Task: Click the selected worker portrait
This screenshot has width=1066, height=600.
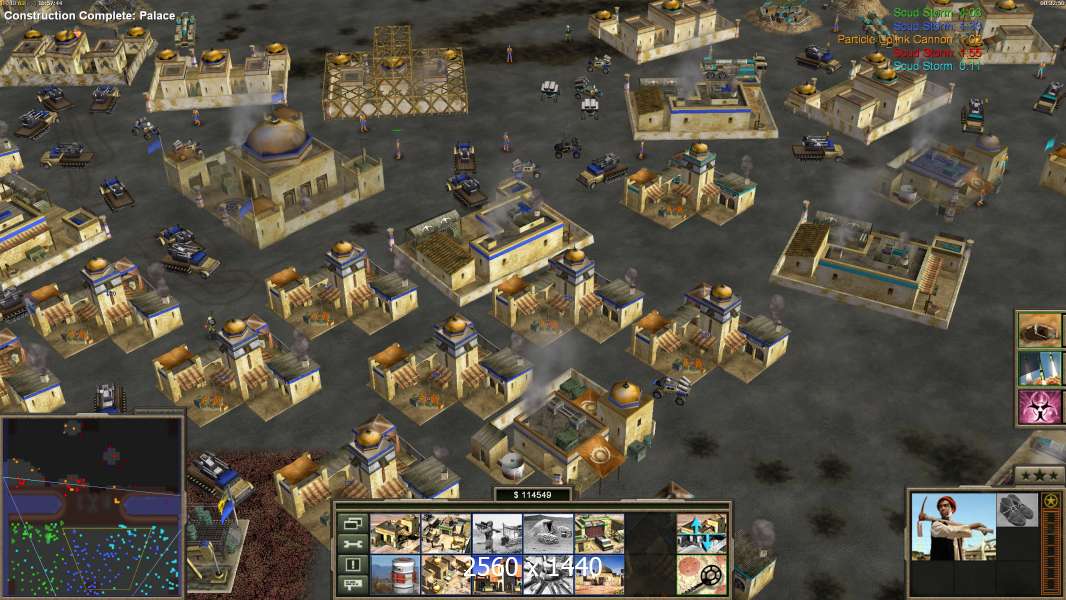Action: (x=954, y=527)
